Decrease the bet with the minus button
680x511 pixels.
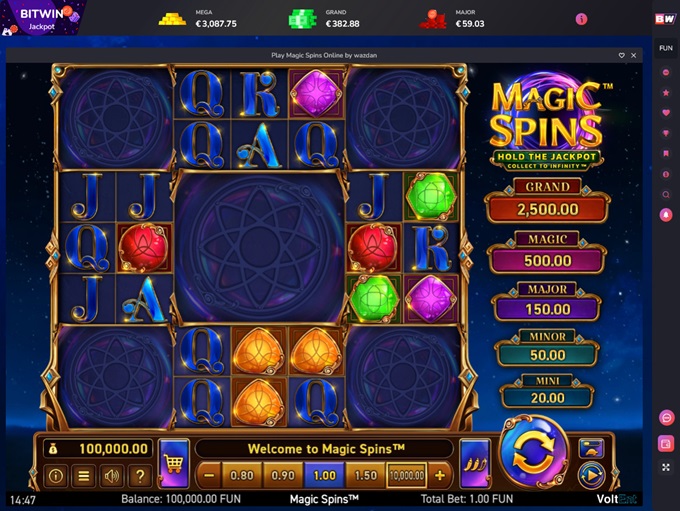coord(209,476)
